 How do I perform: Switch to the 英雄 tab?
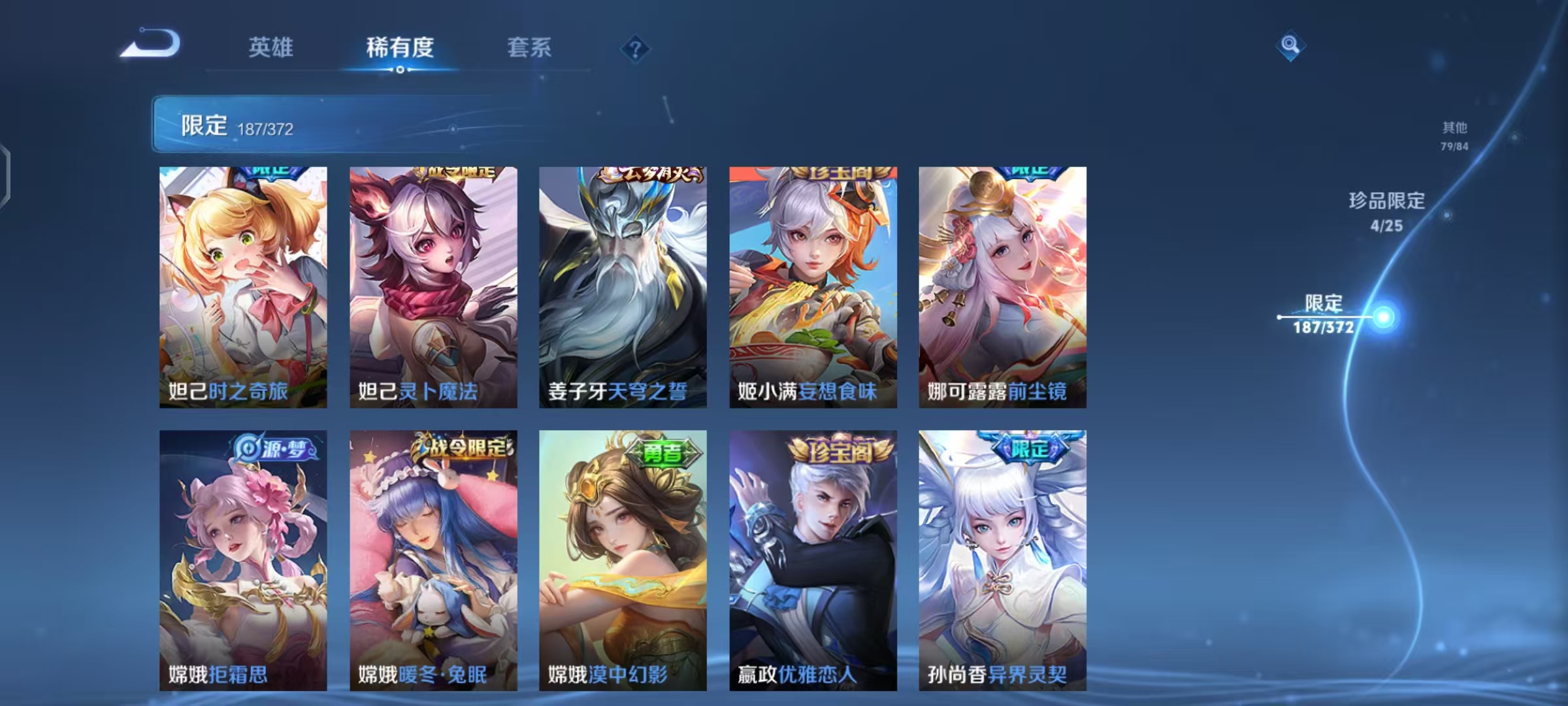(x=272, y=48)
